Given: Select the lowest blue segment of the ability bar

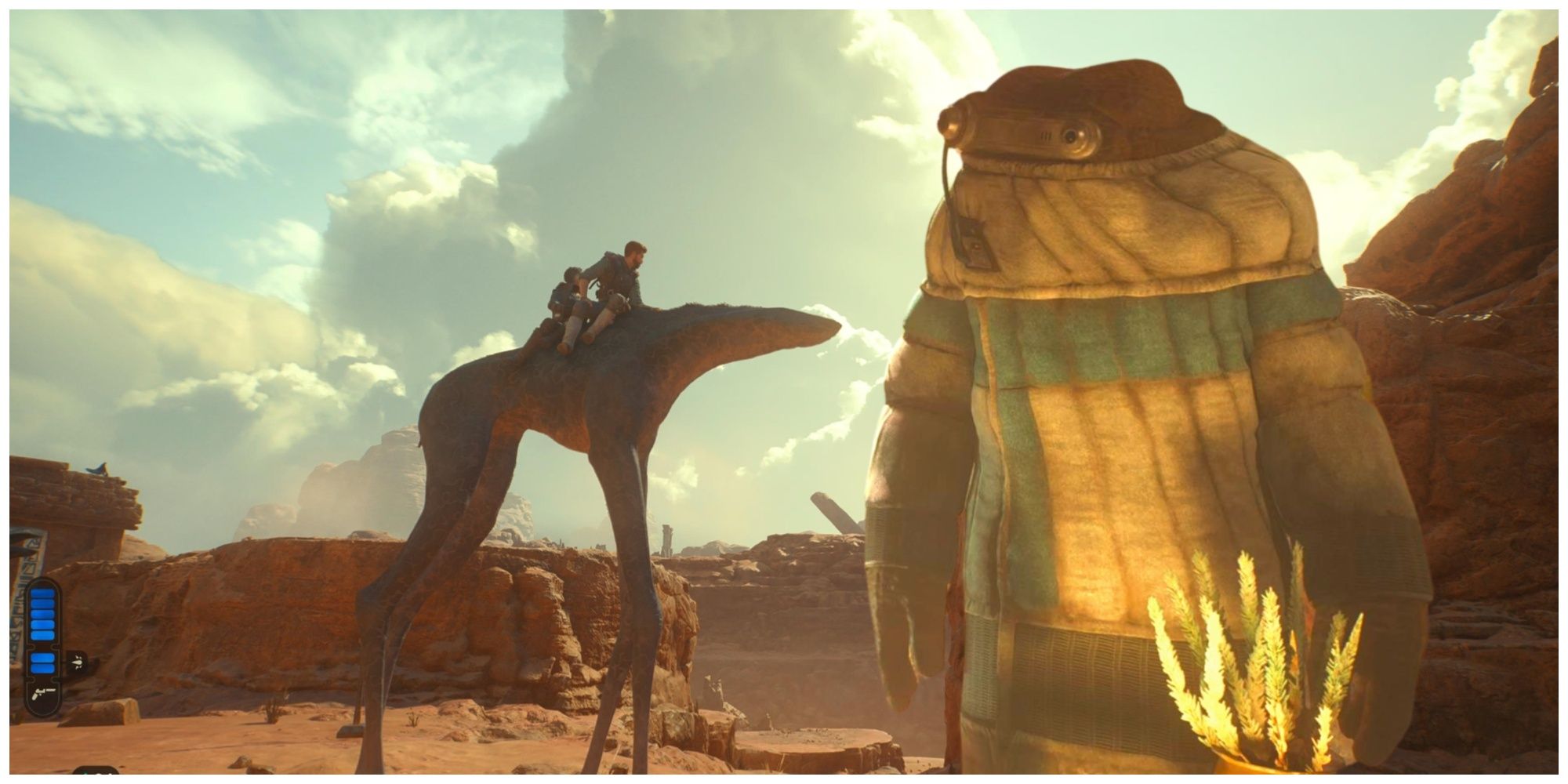Looking at the screenshot, I should click(42, 667).
